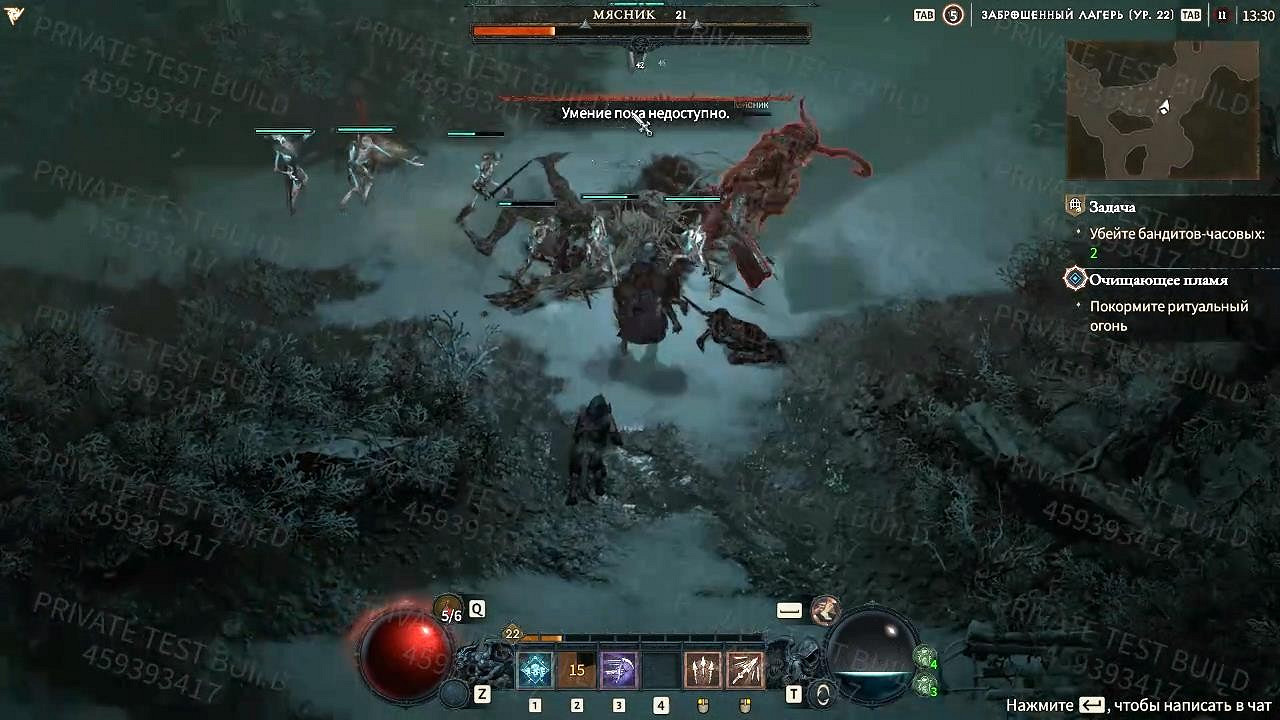Activate the purple bow skill in slot 3
This screenshot has width=1280, height=720.
620,668
